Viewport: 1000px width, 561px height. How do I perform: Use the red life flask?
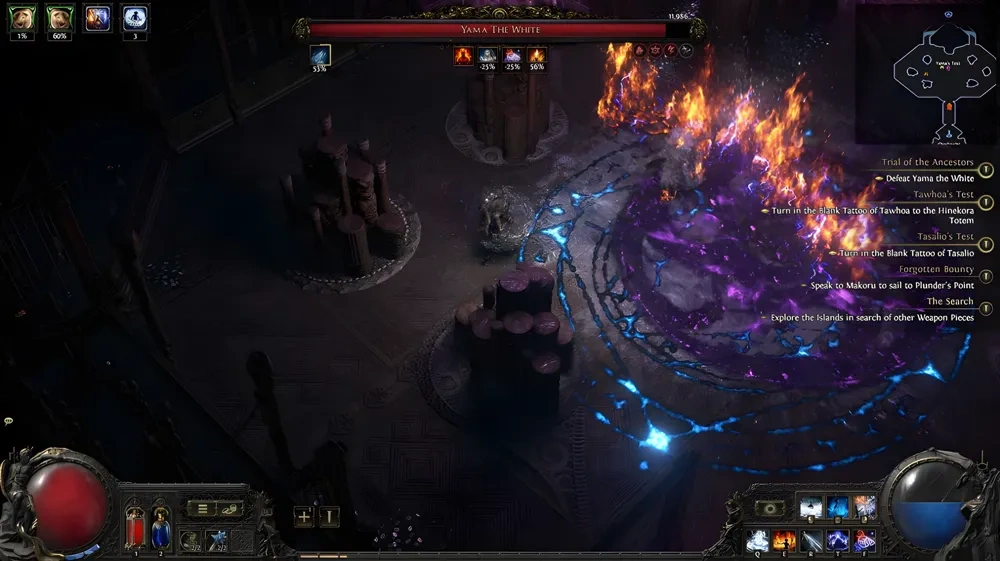(x=136, y=527)
